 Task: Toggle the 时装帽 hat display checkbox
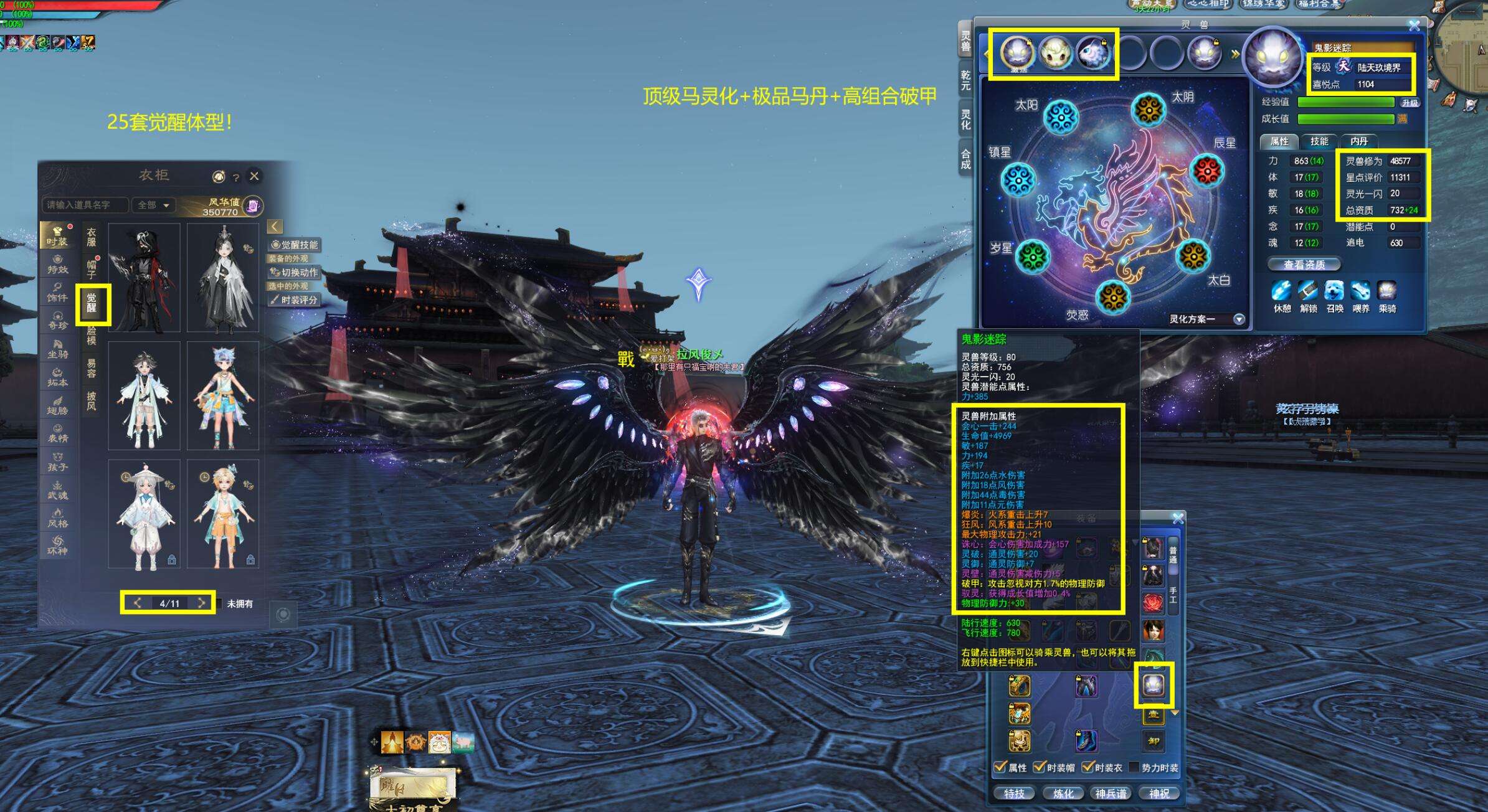tap(1039, 767)
